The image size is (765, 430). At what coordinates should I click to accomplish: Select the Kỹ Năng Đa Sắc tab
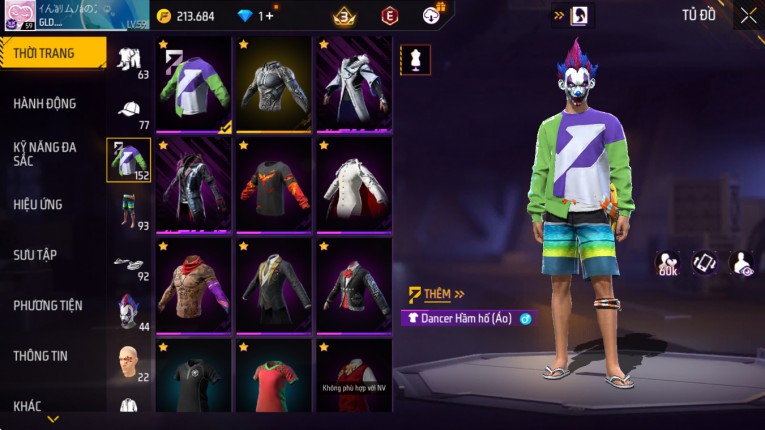(x=45, y=153)
